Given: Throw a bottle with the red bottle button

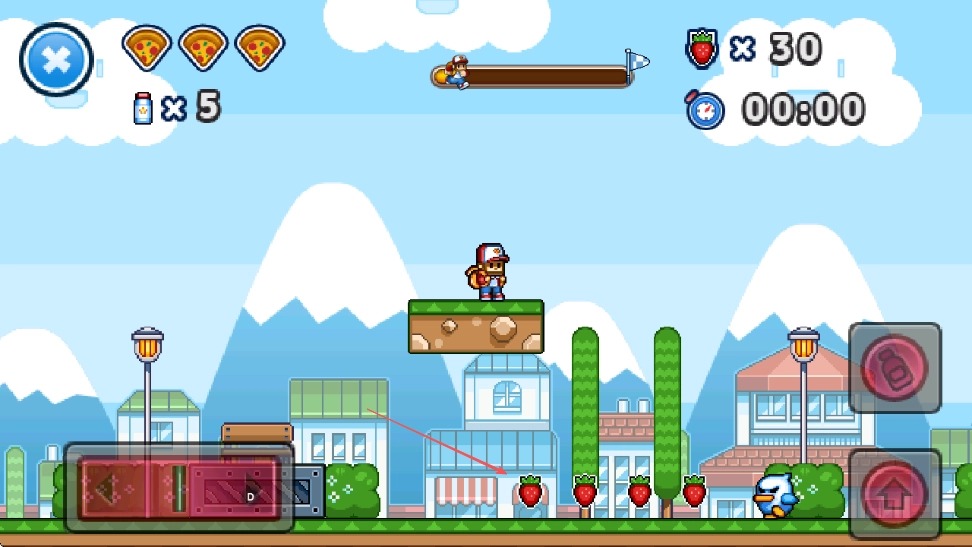Looking at the screenshot, I should (895, 368).
